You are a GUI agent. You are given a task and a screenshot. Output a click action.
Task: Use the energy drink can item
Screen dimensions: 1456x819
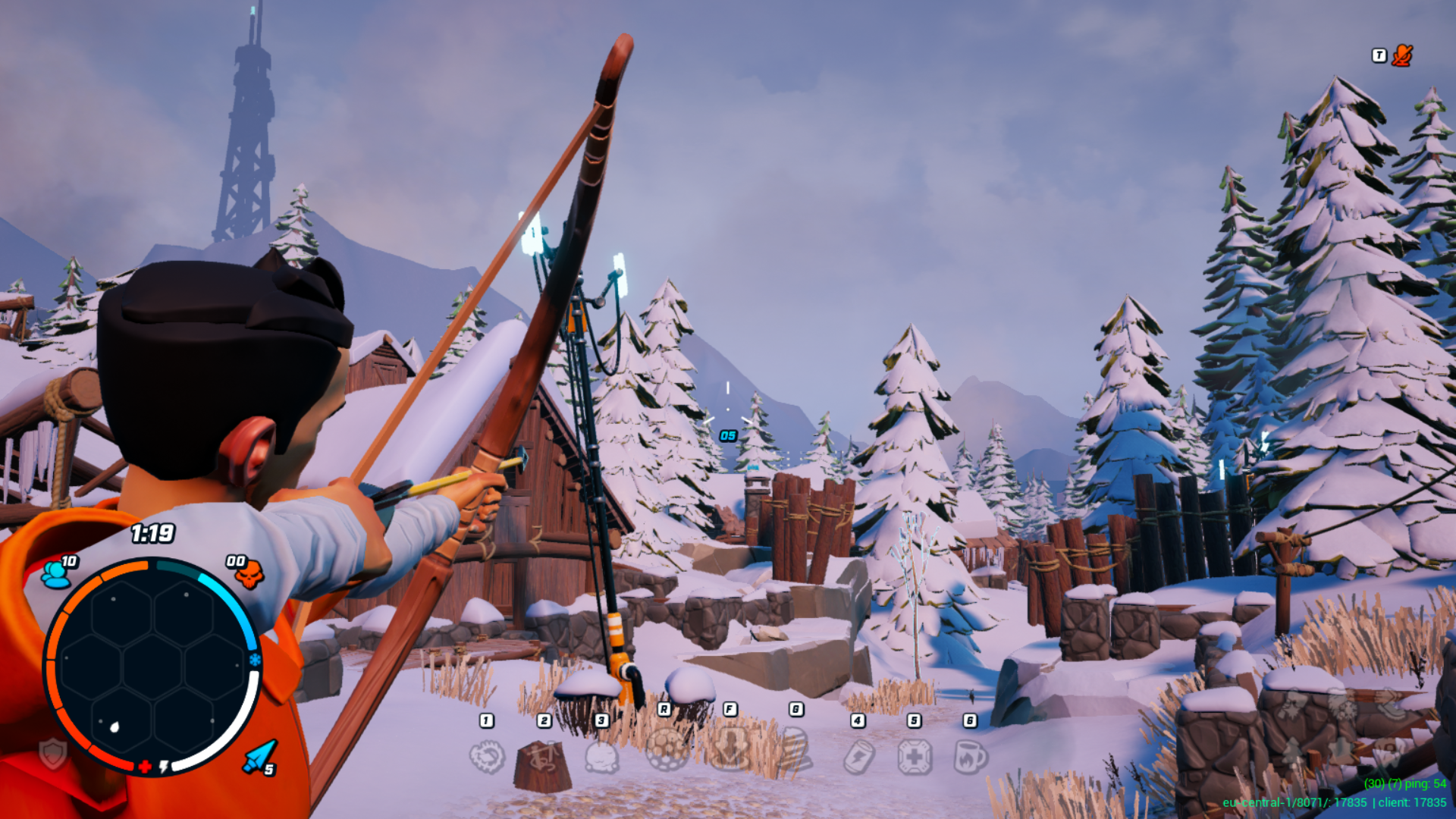click(858, 757)
